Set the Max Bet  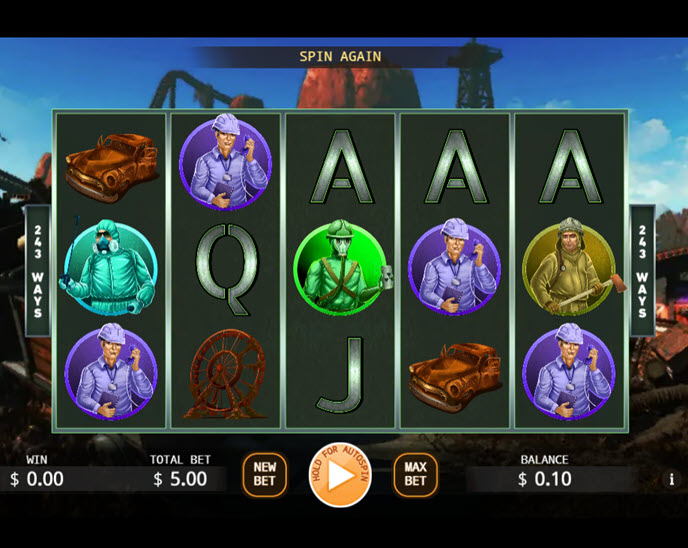415,475
